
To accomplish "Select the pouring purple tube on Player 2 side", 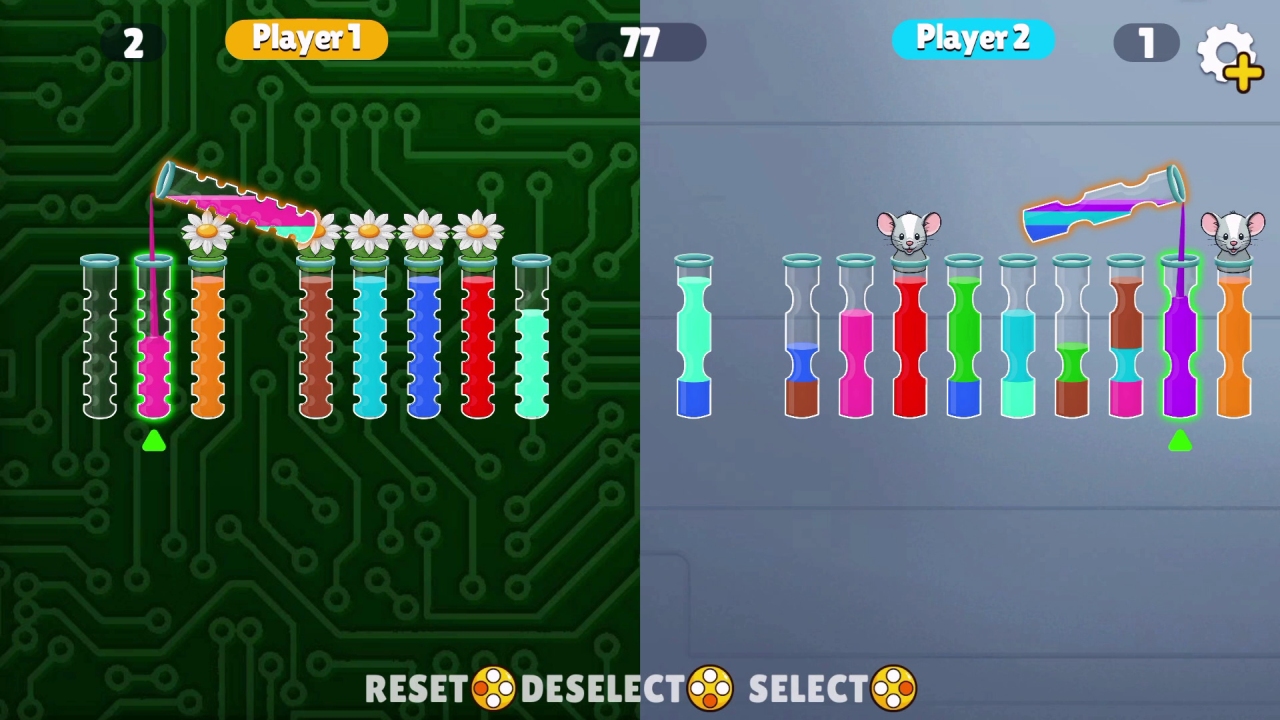I will click(x=1100, y=200).
